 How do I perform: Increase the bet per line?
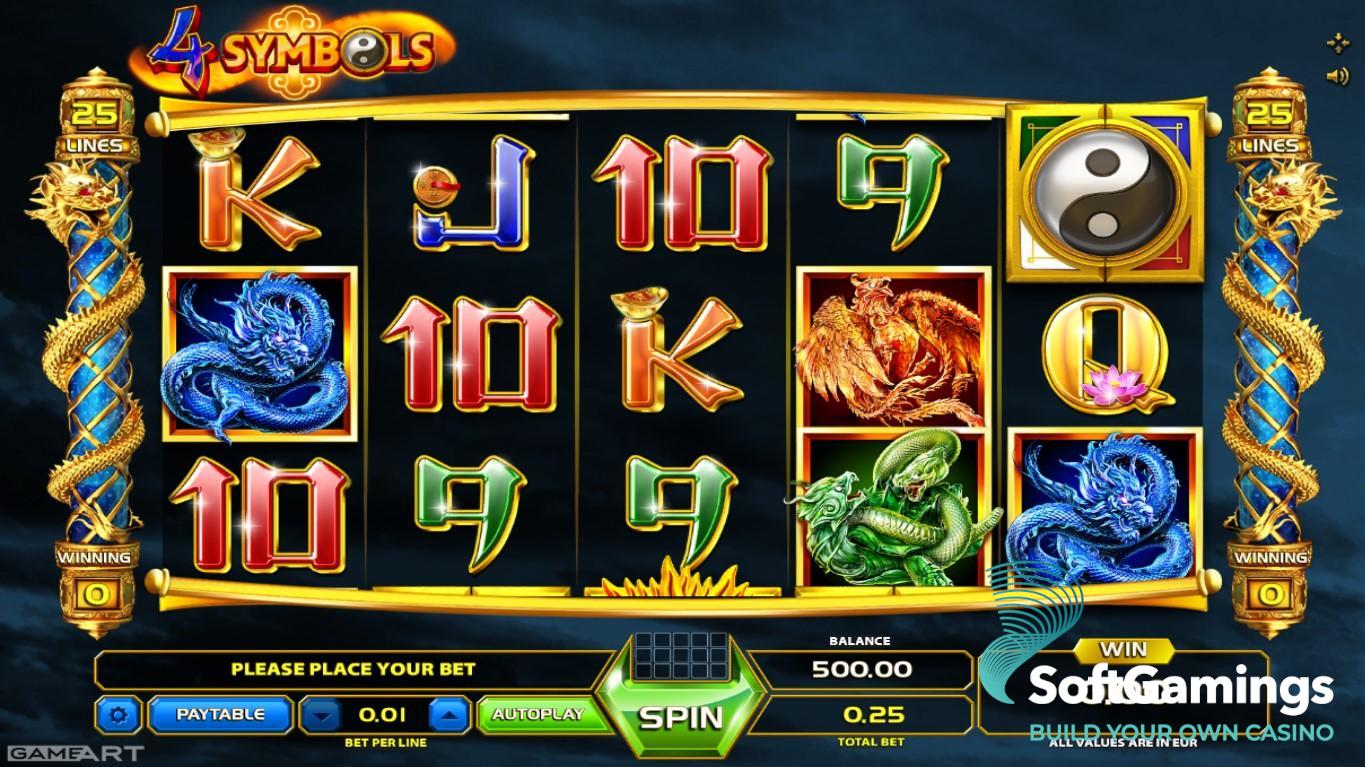tap(450, 715)
